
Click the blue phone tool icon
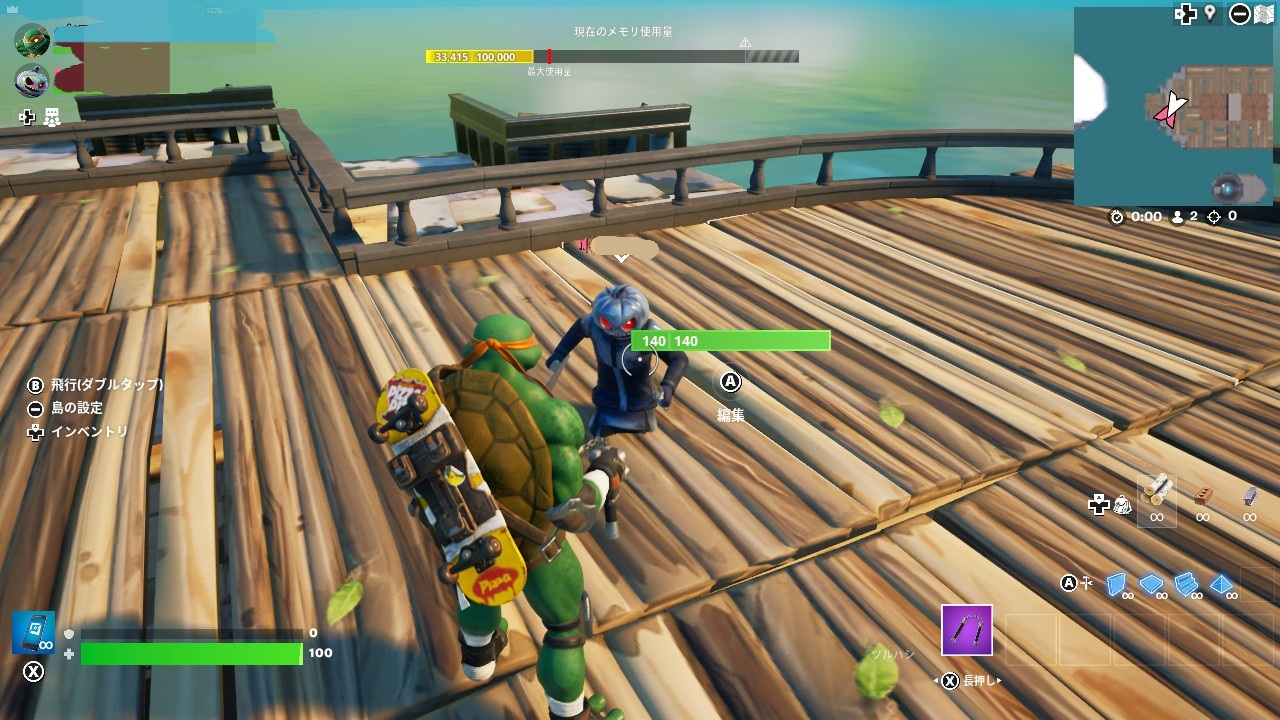pos(33,632)
